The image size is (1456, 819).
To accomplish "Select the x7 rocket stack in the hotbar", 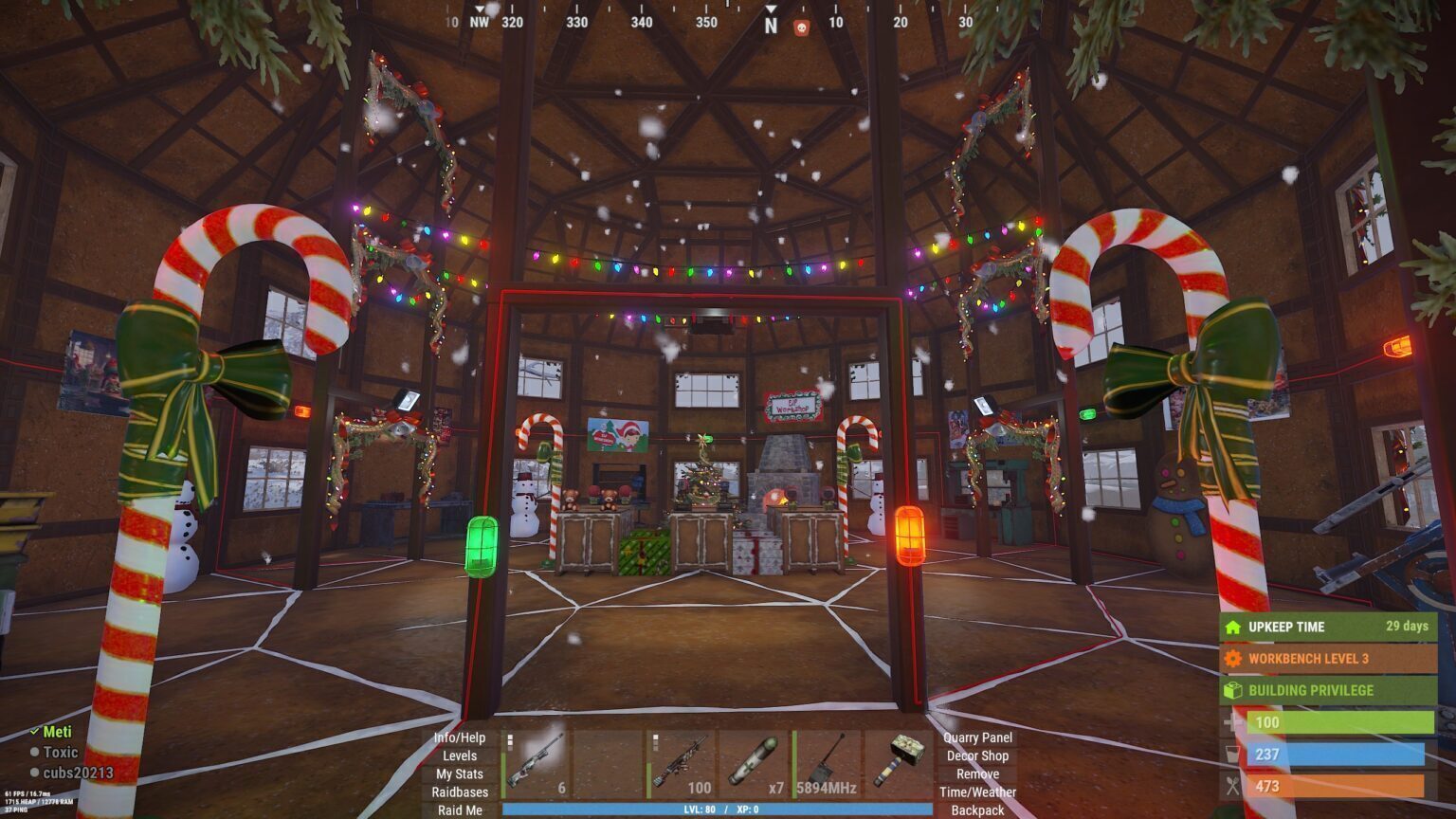I will click(x=755, y=758).
